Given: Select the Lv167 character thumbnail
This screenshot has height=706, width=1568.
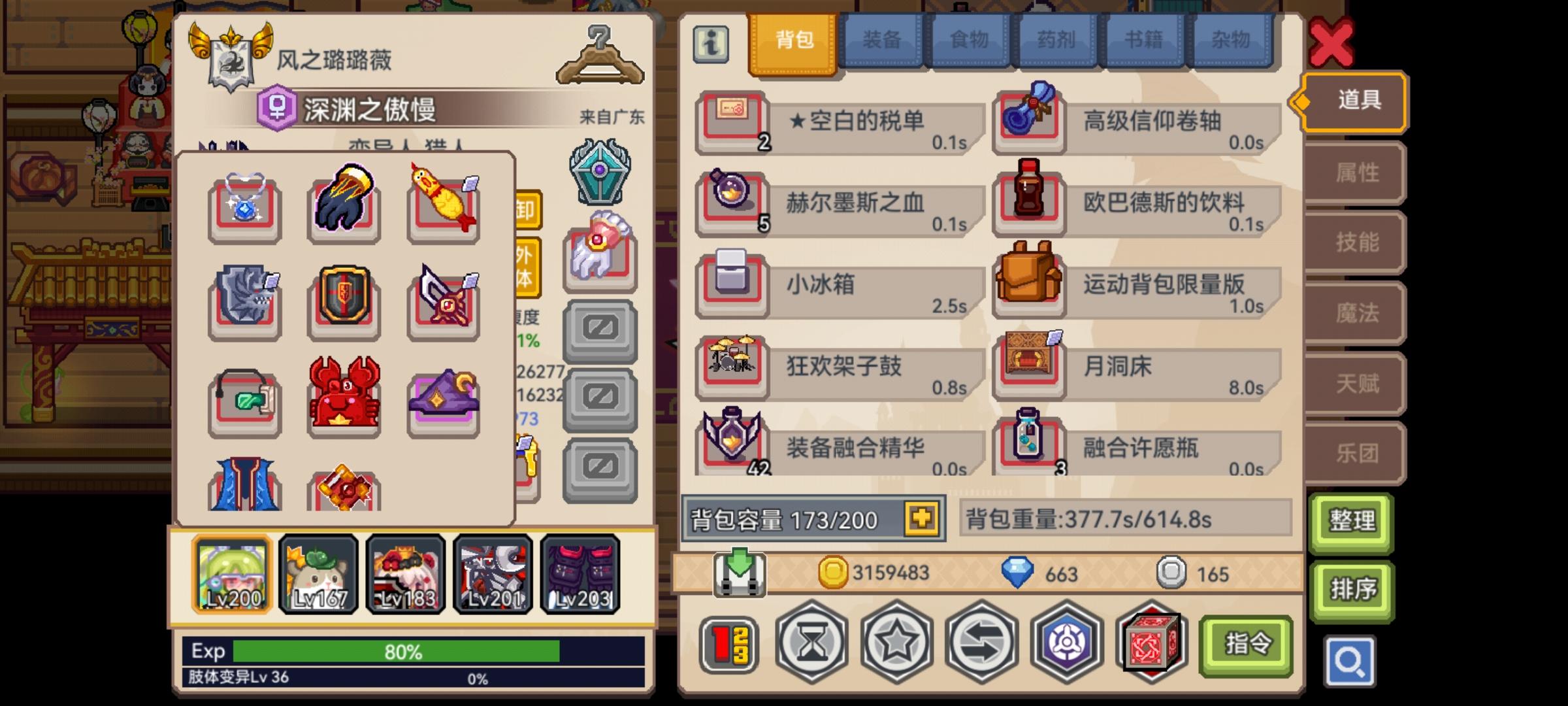Looking at the screenshot, I should [318, 574].
